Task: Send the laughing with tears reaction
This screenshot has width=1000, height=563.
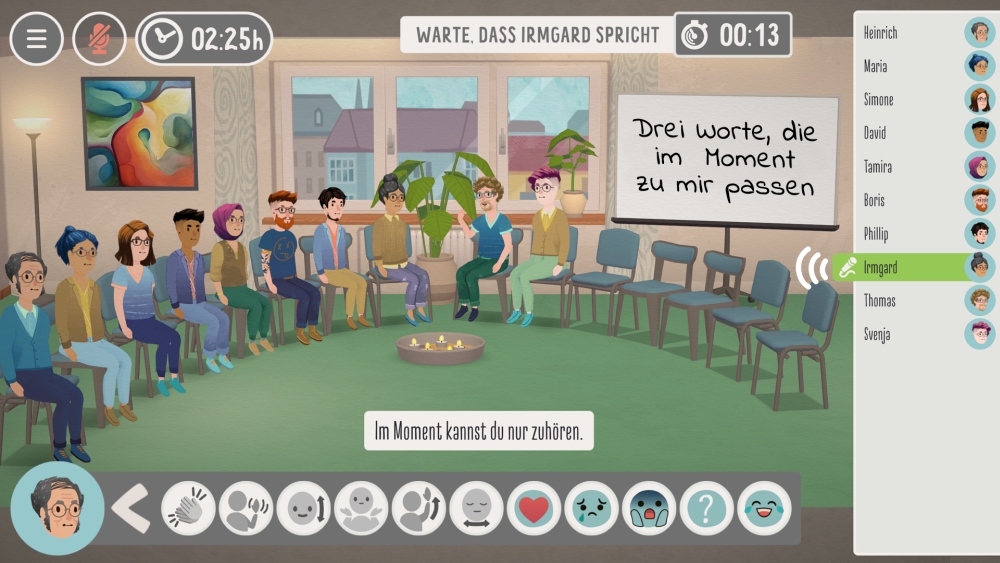Action: 764,508
